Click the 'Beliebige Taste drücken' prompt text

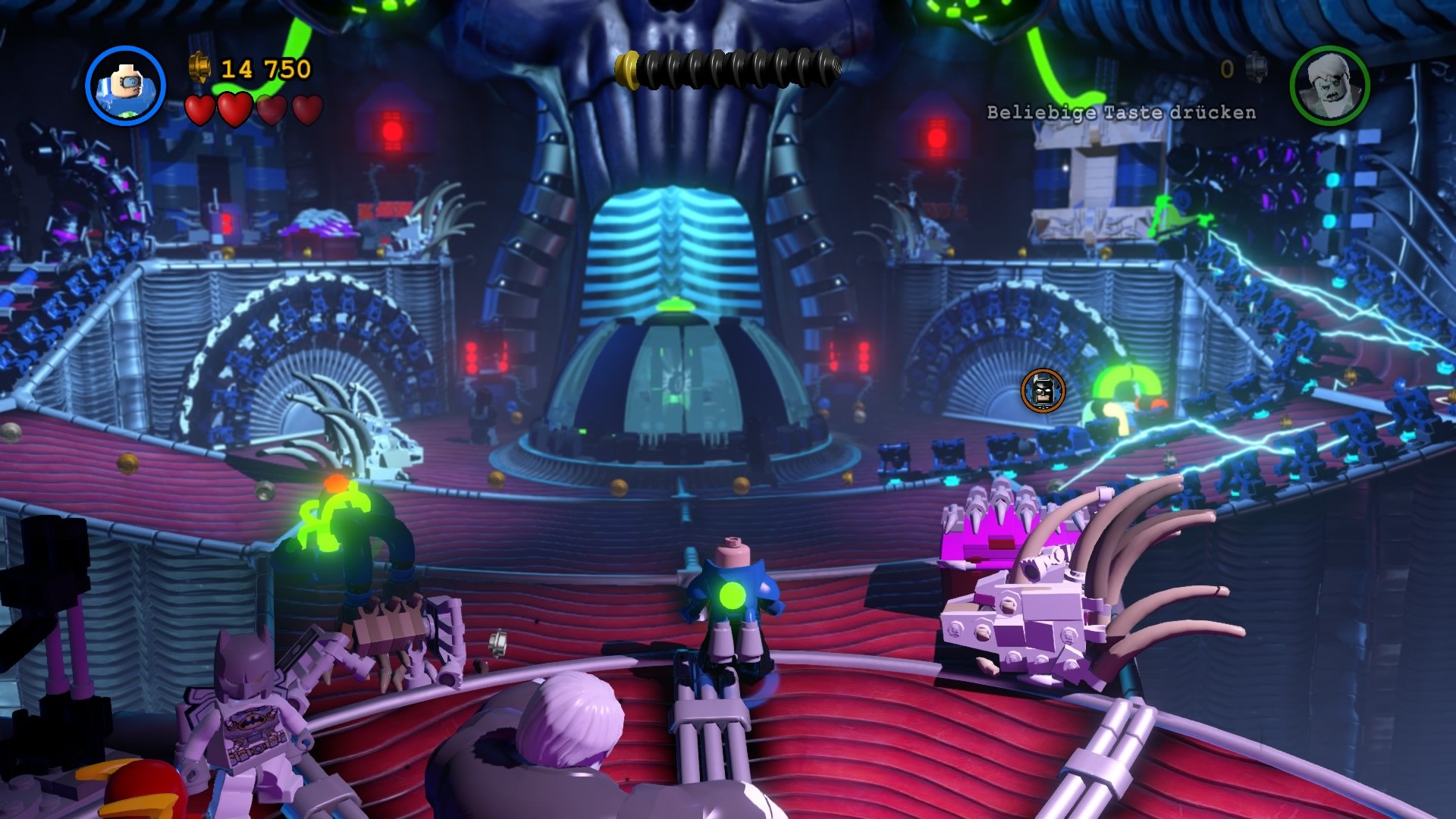(1120, 111)
